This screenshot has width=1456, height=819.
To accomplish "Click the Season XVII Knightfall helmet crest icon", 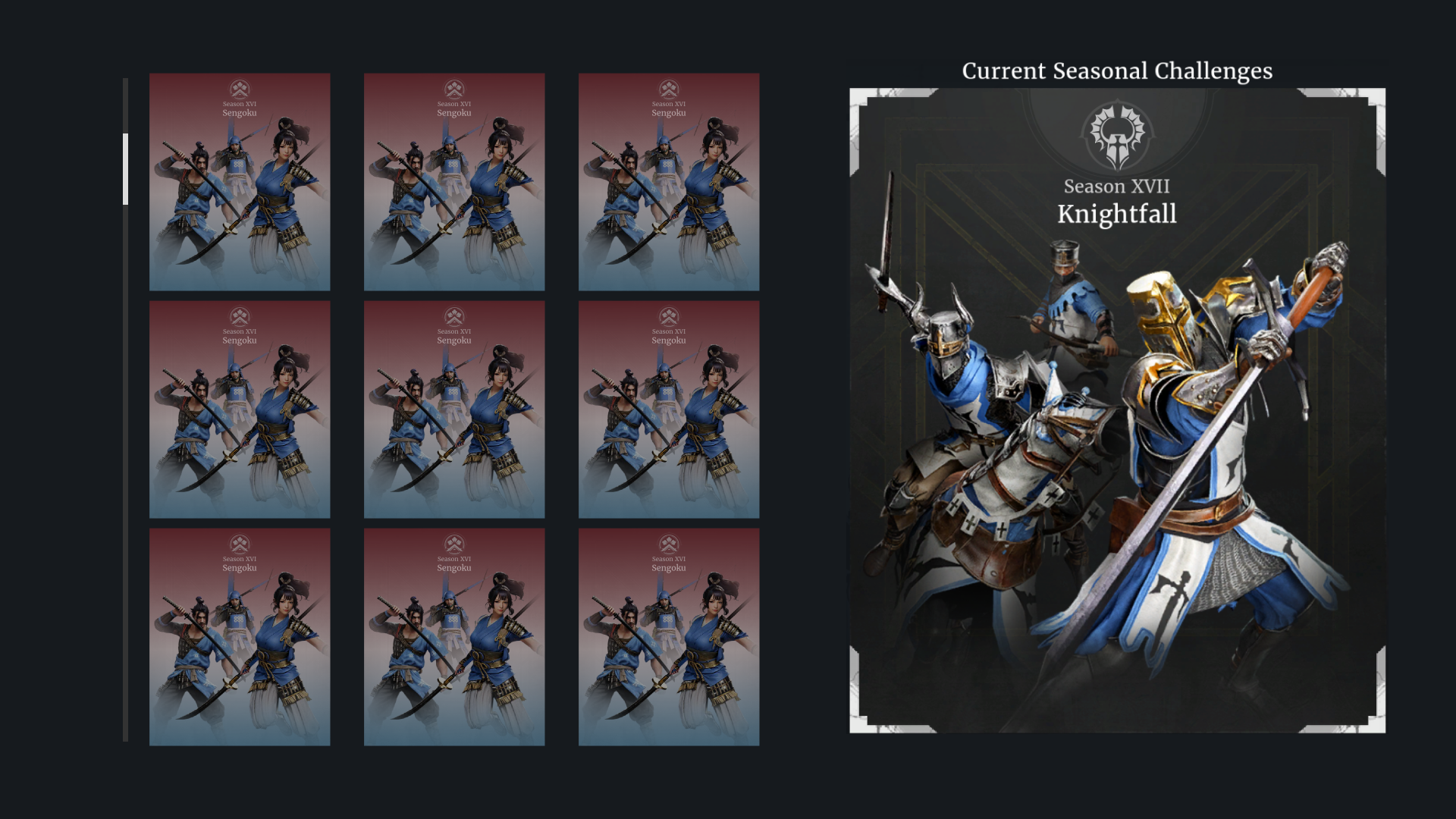I will (x=1118, y=136).
